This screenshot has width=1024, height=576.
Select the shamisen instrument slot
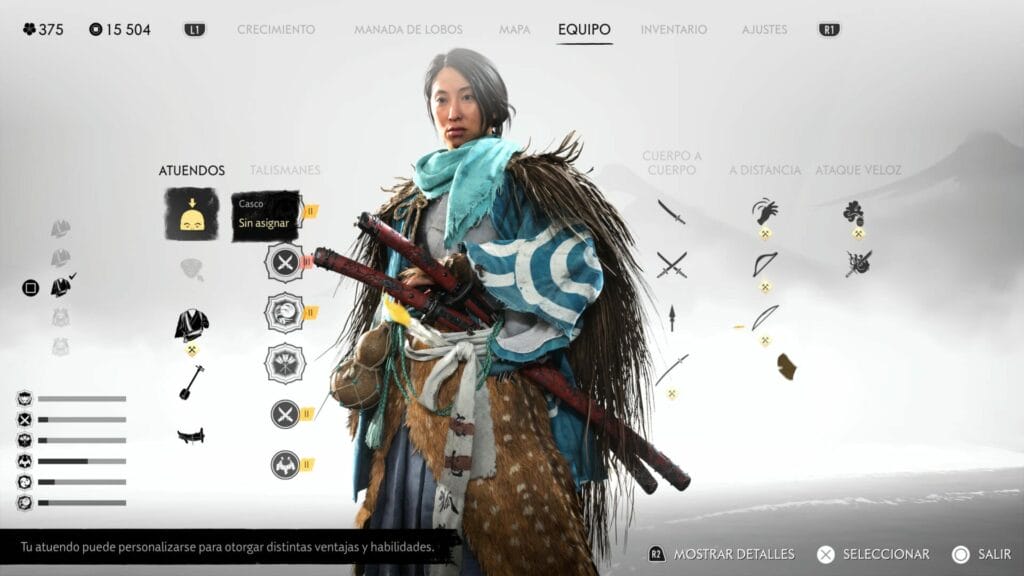[x=191, y=382]
